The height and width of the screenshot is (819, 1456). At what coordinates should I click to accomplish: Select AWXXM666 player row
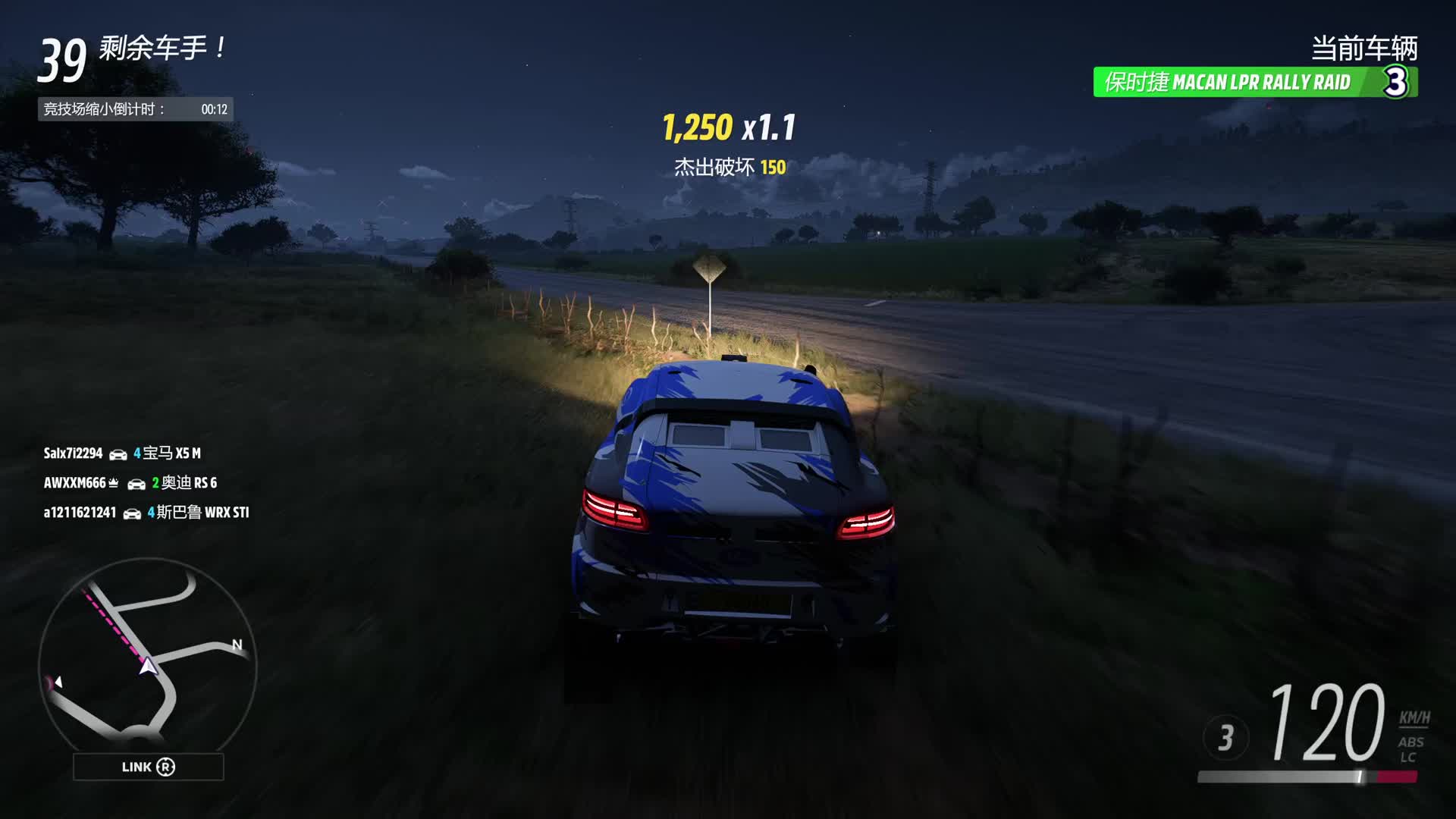click(x=130, y=483)
